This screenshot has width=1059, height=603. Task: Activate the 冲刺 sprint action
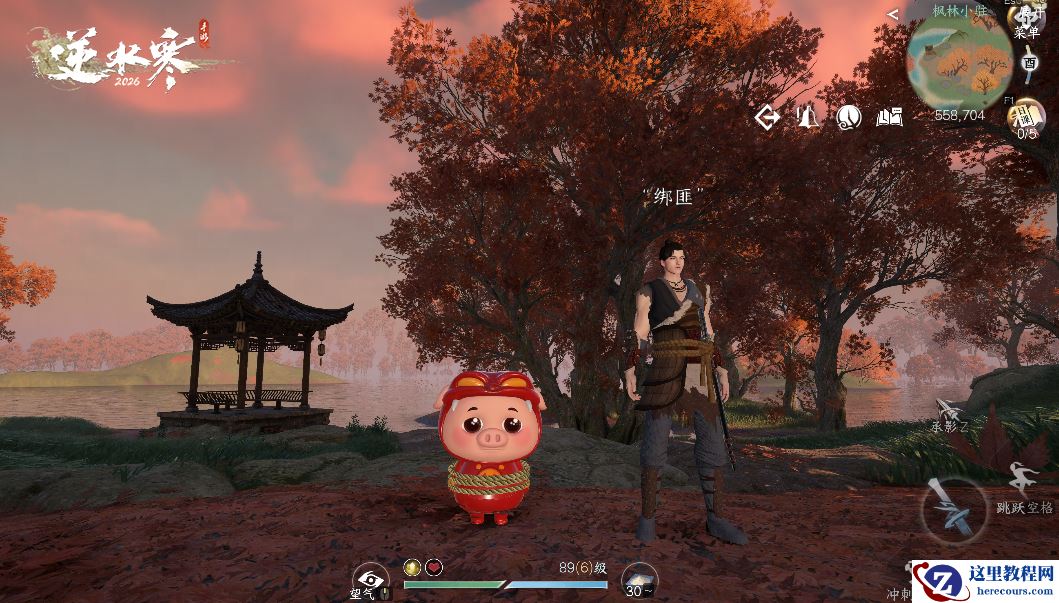point(898,592)
